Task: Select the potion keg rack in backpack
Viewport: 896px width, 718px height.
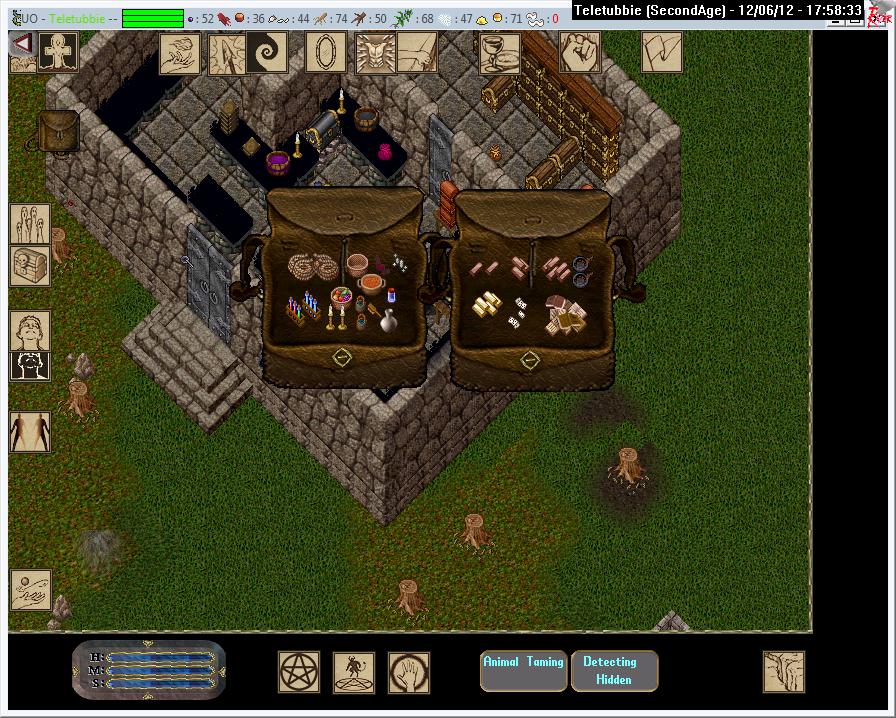Action: click(x=303, y=306)
